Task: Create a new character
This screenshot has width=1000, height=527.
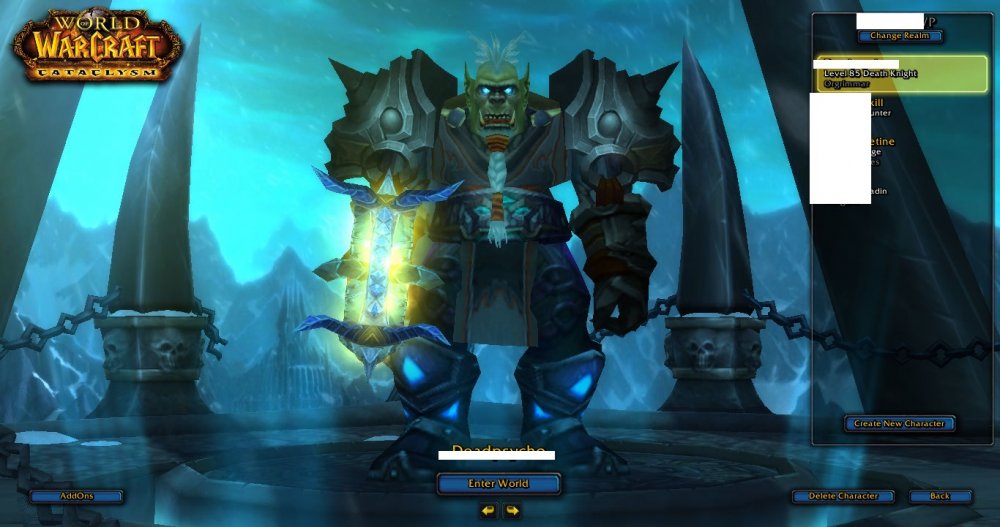Action: [x=899, y=424]
